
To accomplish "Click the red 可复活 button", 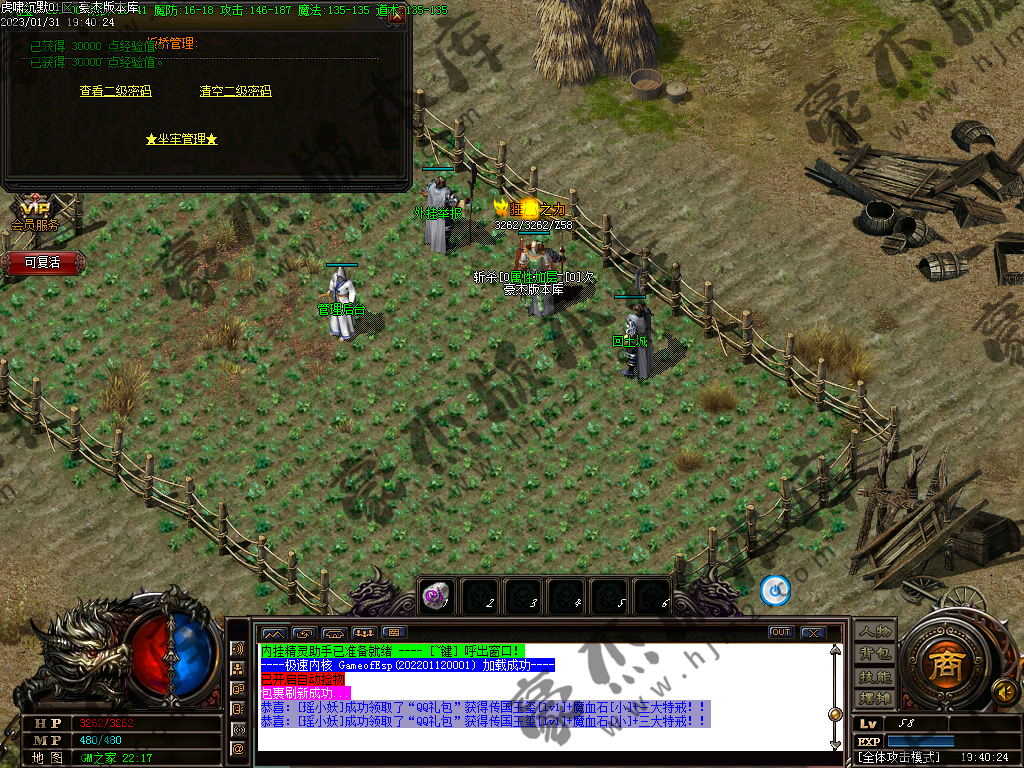I will pos(42,262).
